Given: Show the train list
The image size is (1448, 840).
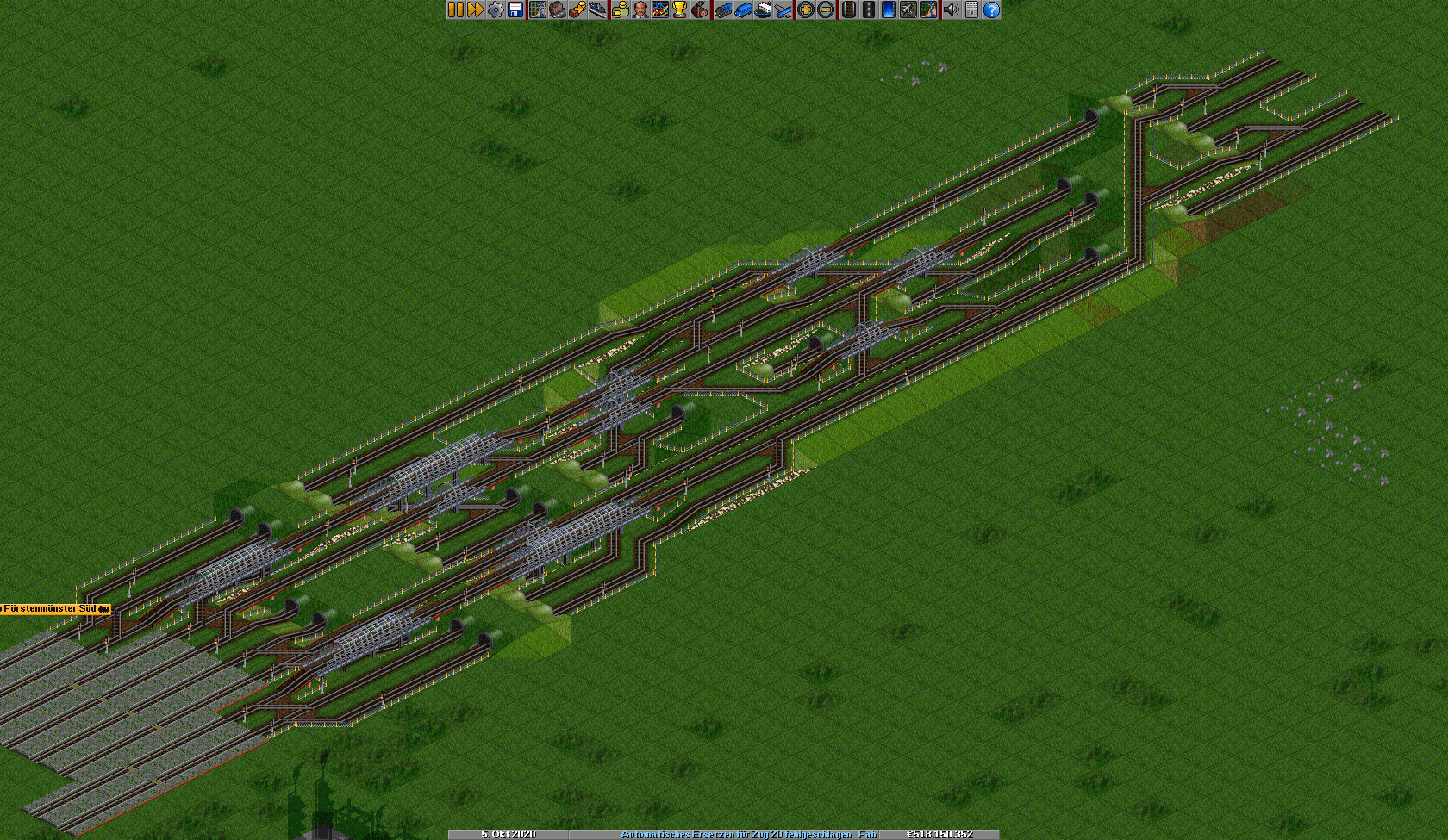Looking at the screenshot, I should (723, 9).
